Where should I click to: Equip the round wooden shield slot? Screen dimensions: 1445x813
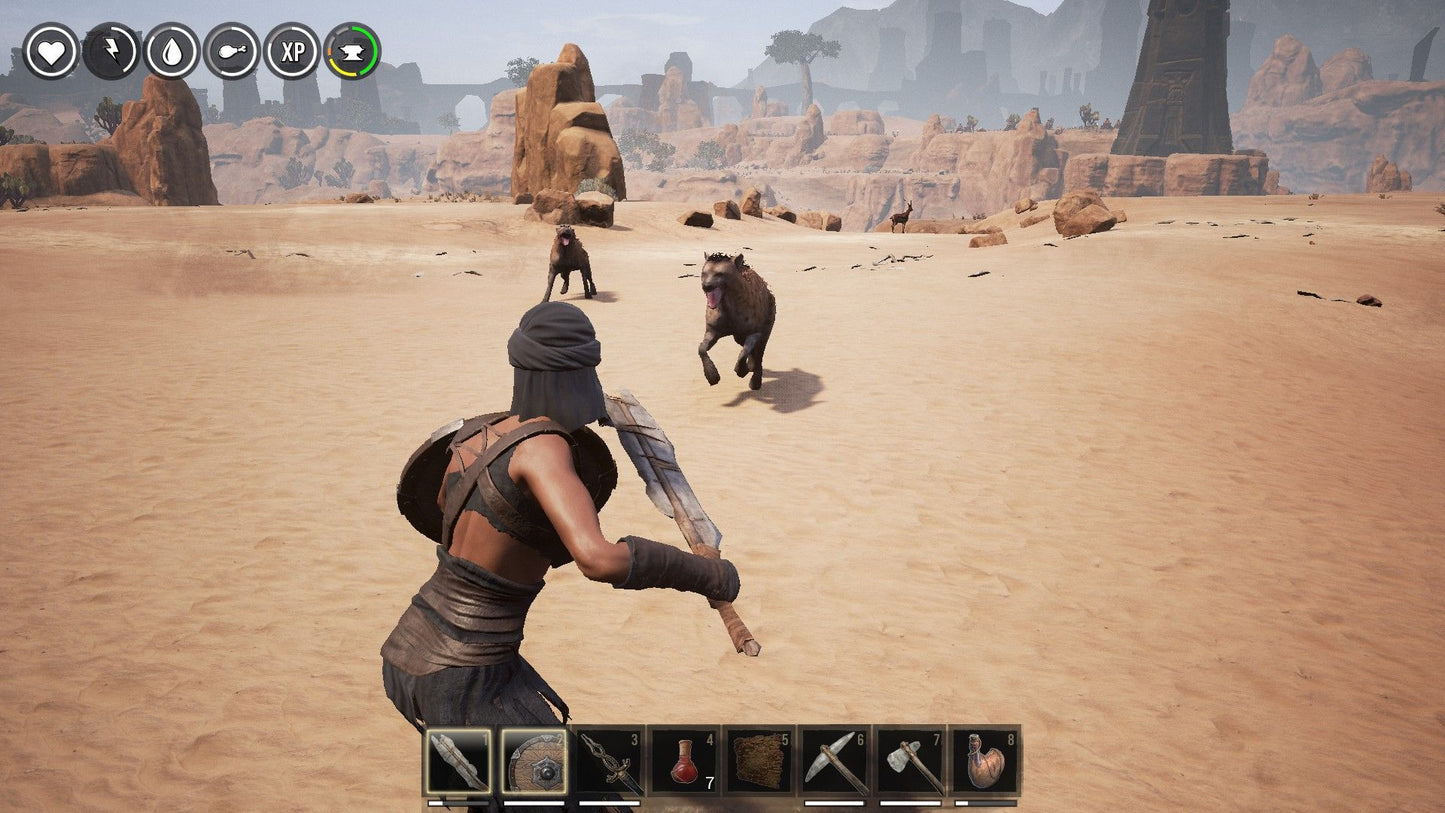pos(533,761)
